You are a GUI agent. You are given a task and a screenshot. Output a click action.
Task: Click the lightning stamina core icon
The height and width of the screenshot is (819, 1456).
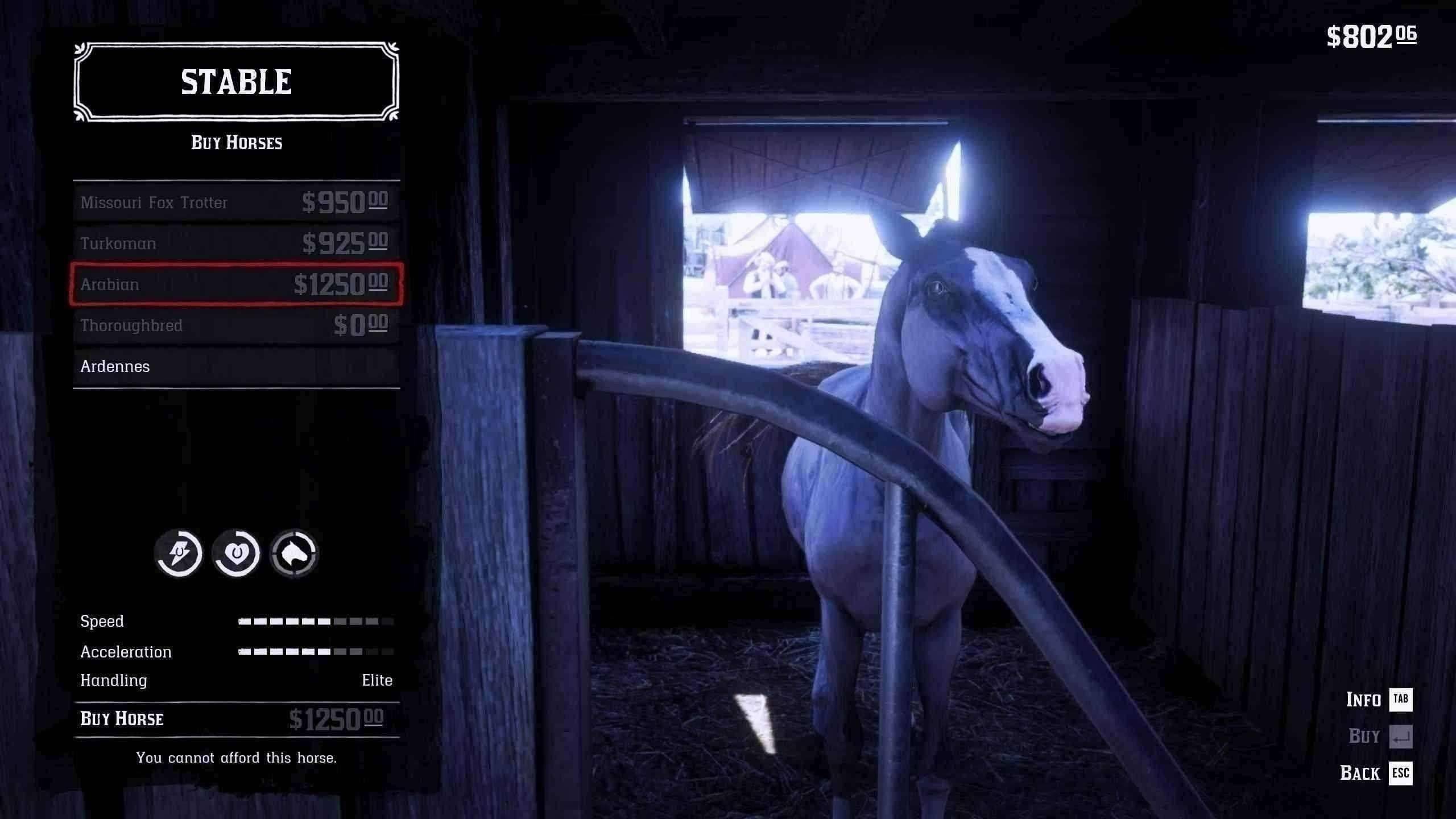point(179,553)
